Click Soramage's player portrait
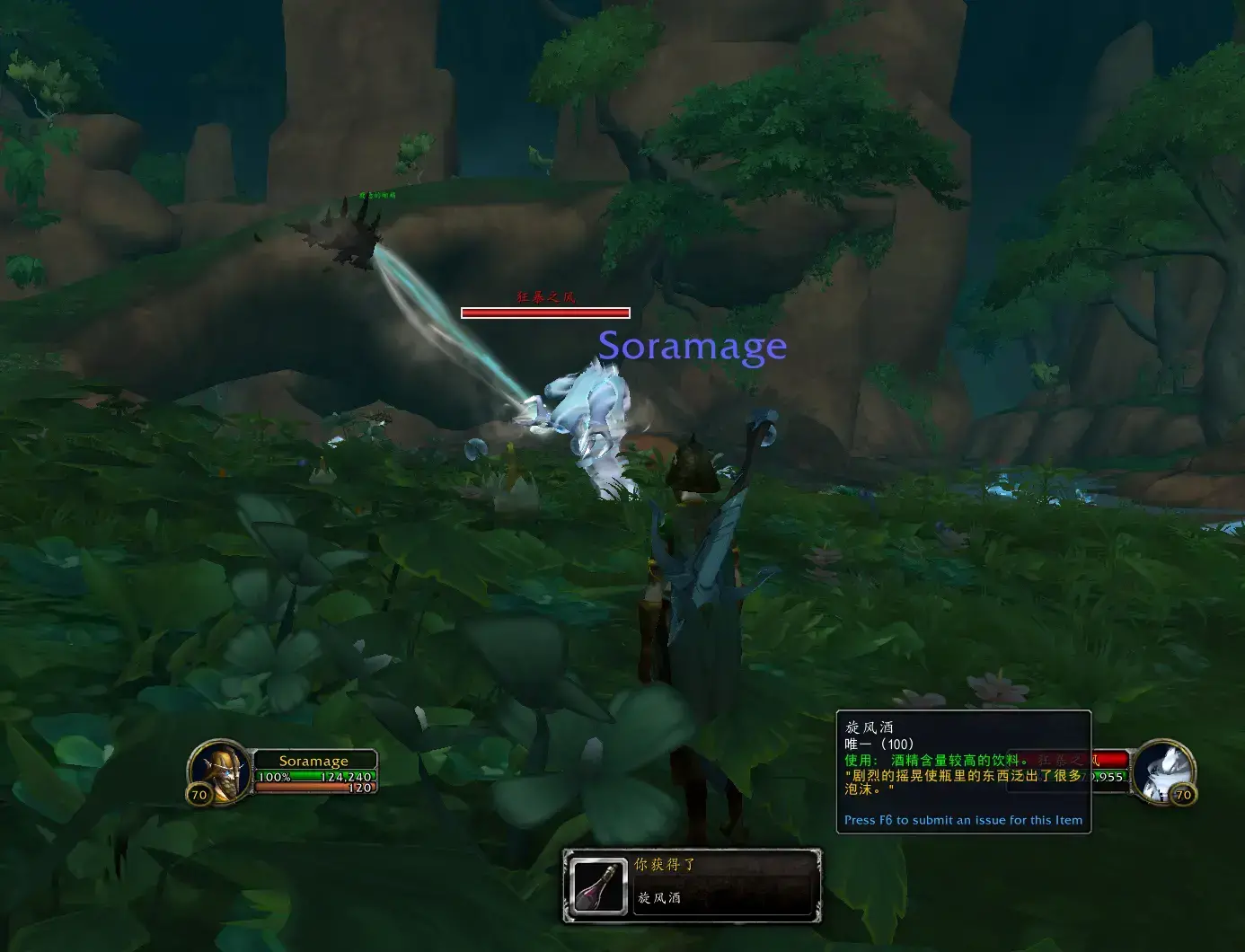 tap(219, 771)
